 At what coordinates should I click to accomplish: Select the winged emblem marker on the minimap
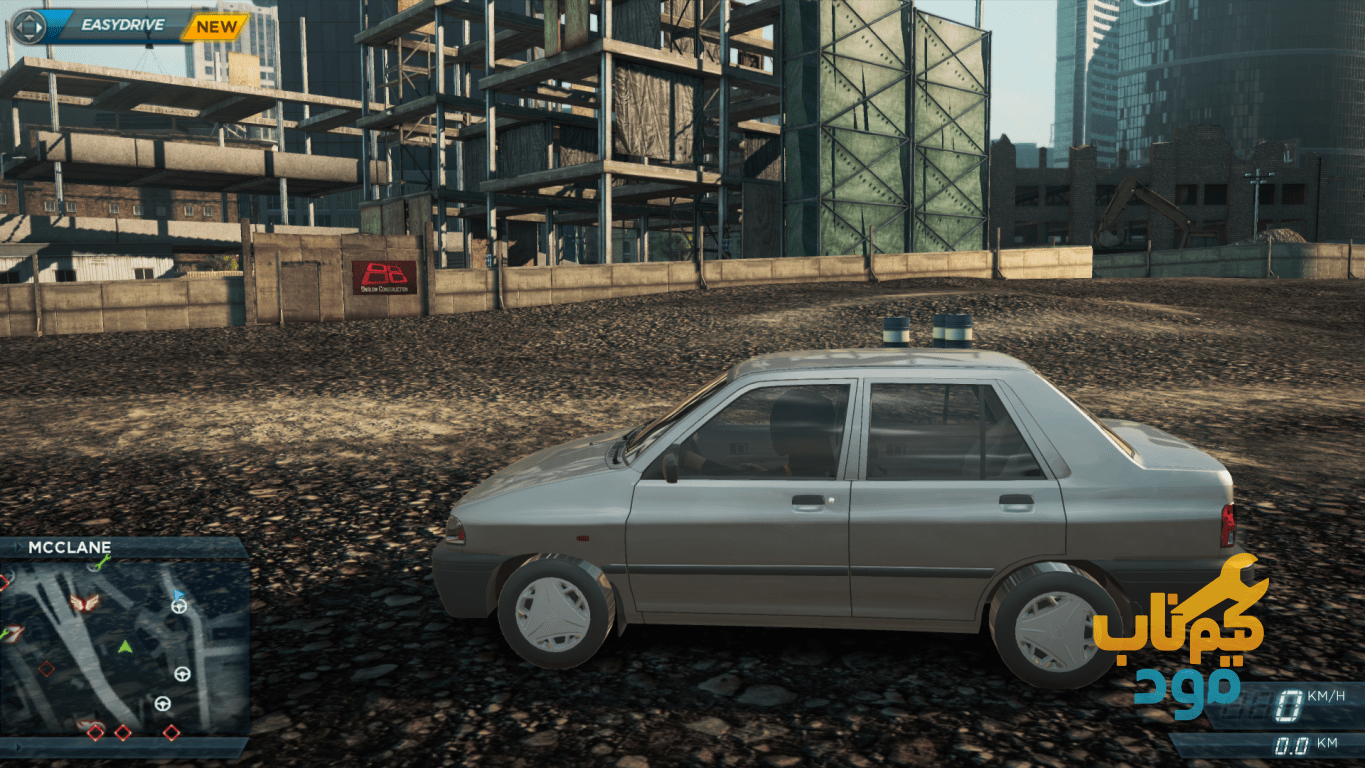pyautogui.click(x=84, y=603)
